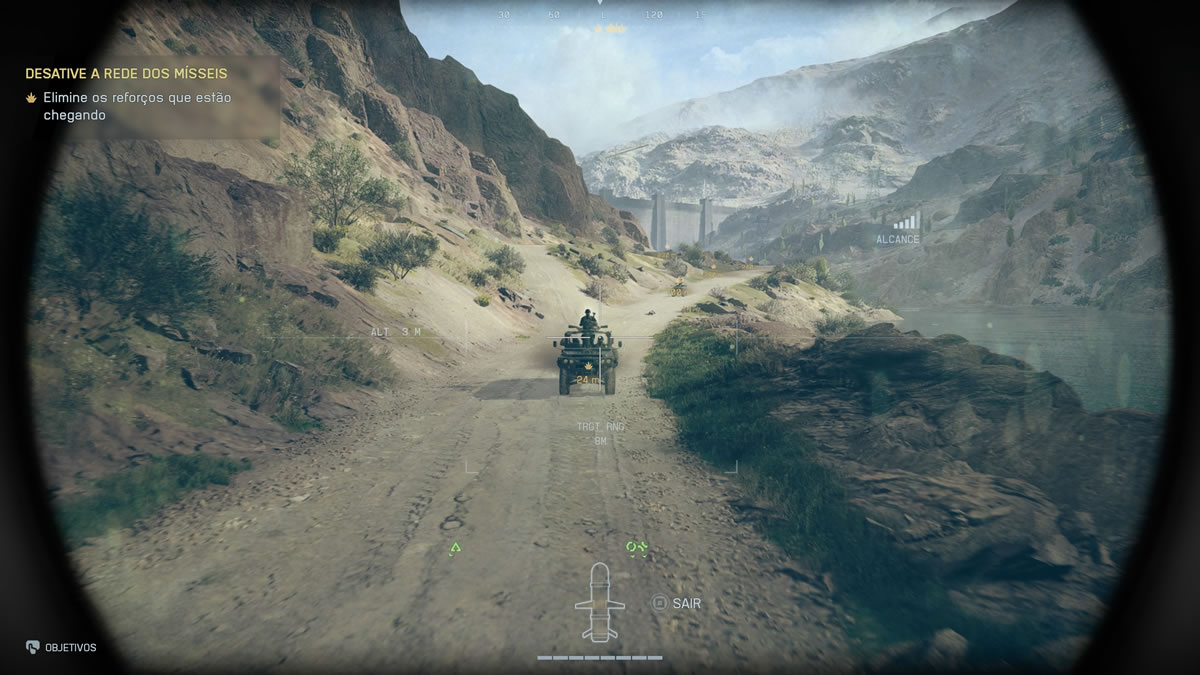Open the mission tracker 'Desative a rede dos mísseis'
Image resolution: width=1200 pixels, height=675 pixels.
(x=126, y=74)
